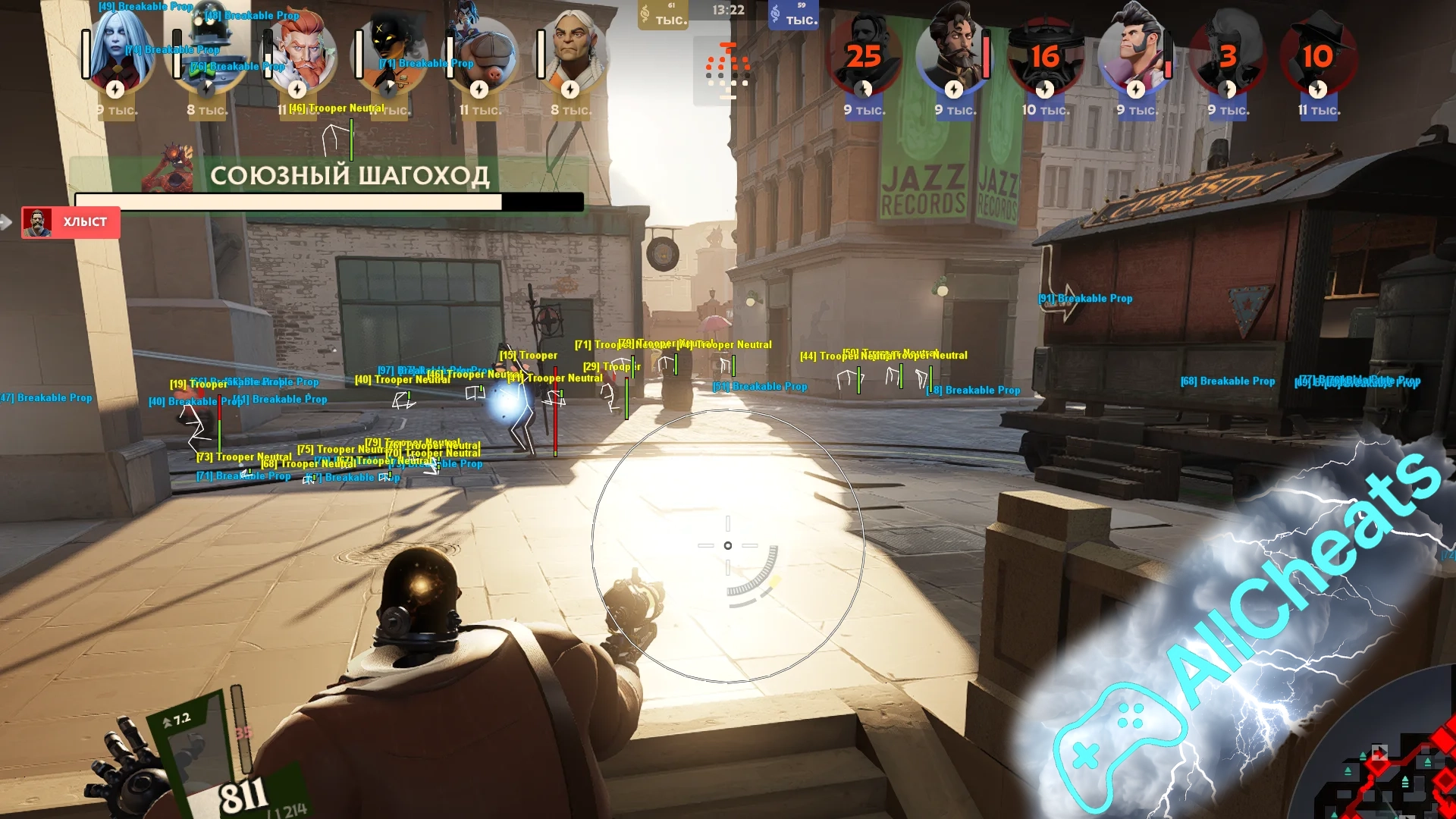The height and width of the screenshot is (819, 1456).
Task: Click enemy portrait with respawn timer 10
Action: pos(1318,55)
